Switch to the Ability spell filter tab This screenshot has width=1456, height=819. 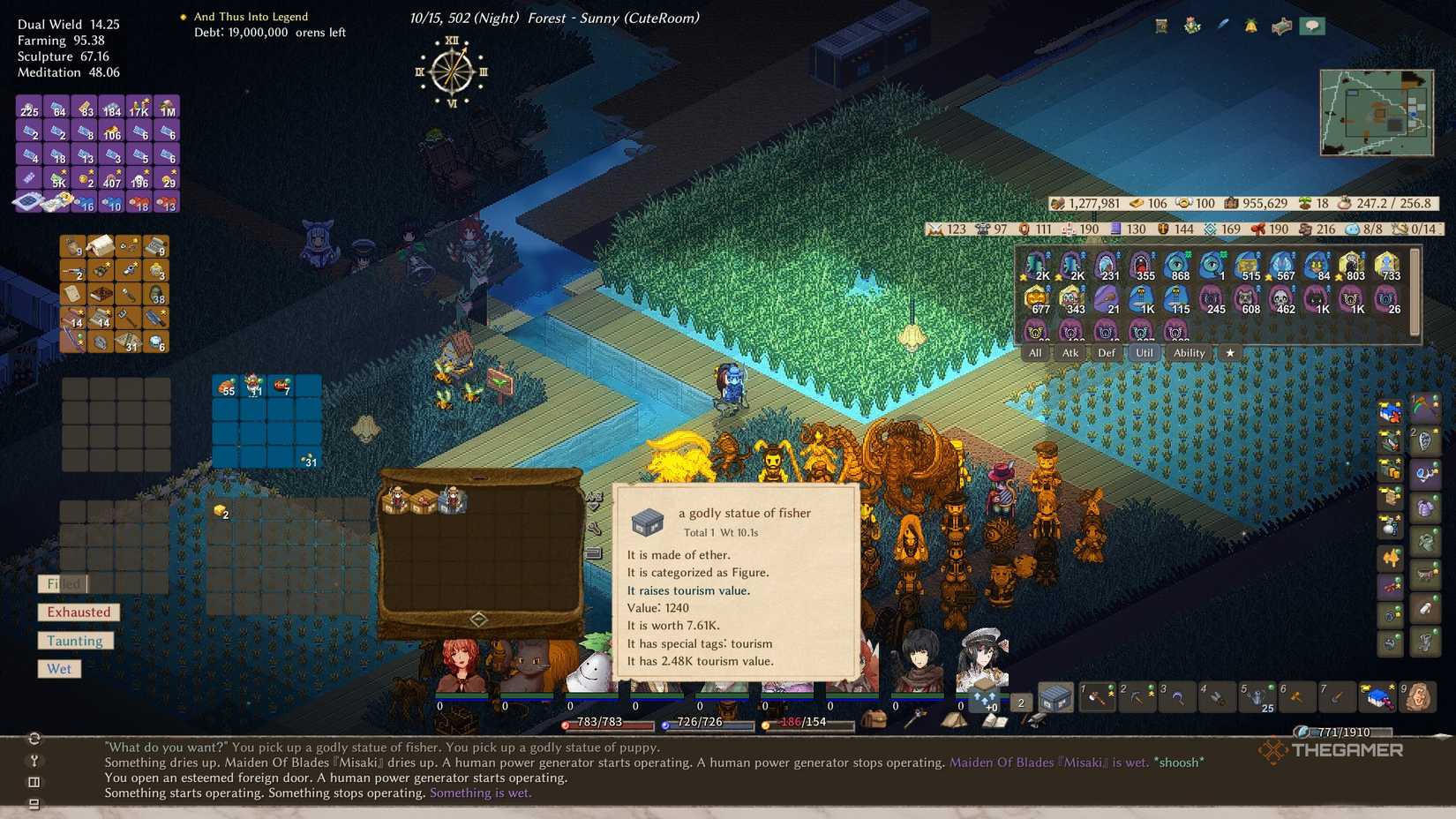coord(1189,353)
